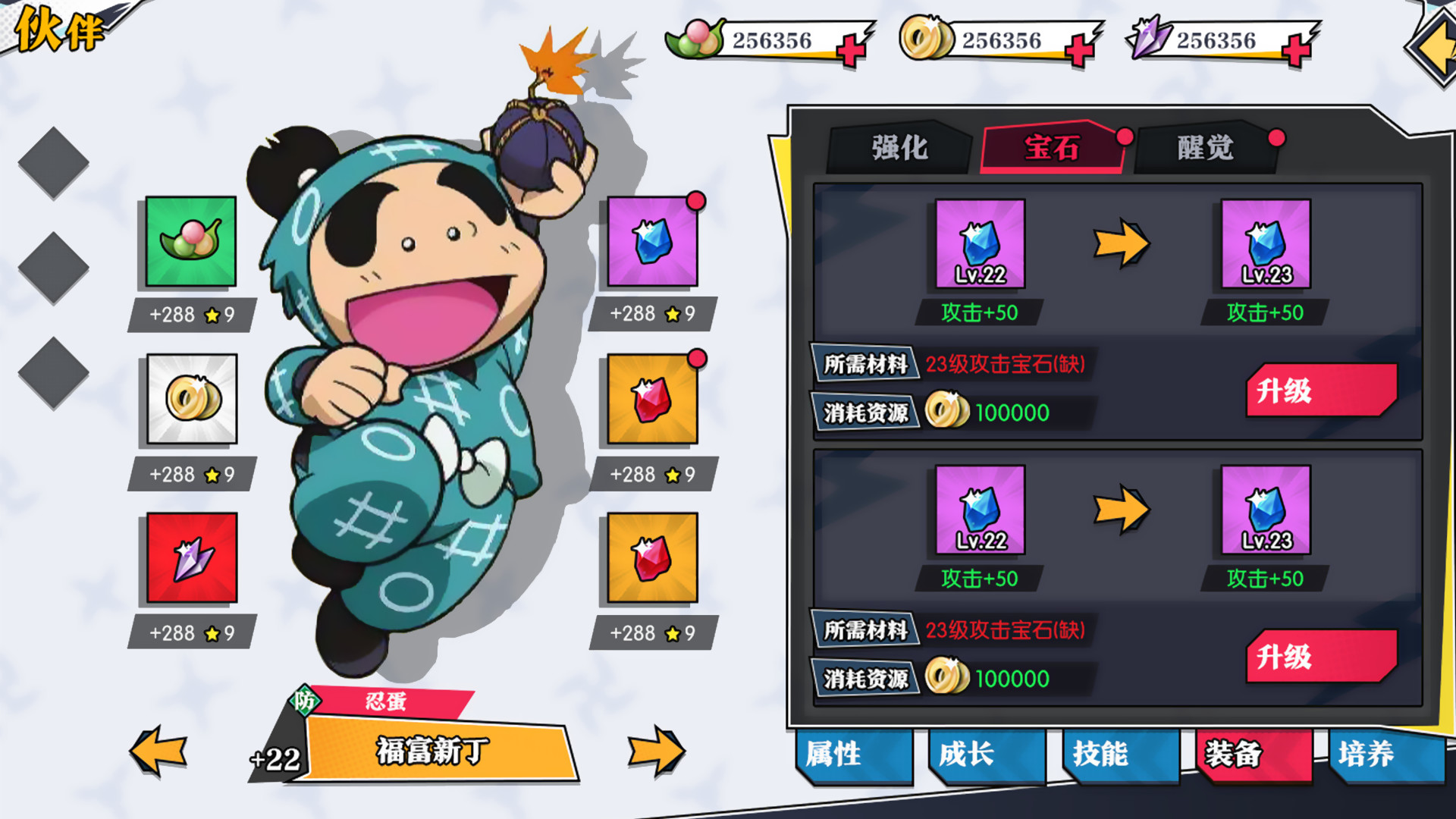The width and height of the screenshot is (1456, 819).
Task: Click the right arrow to next companion
Action: [656, 749]
